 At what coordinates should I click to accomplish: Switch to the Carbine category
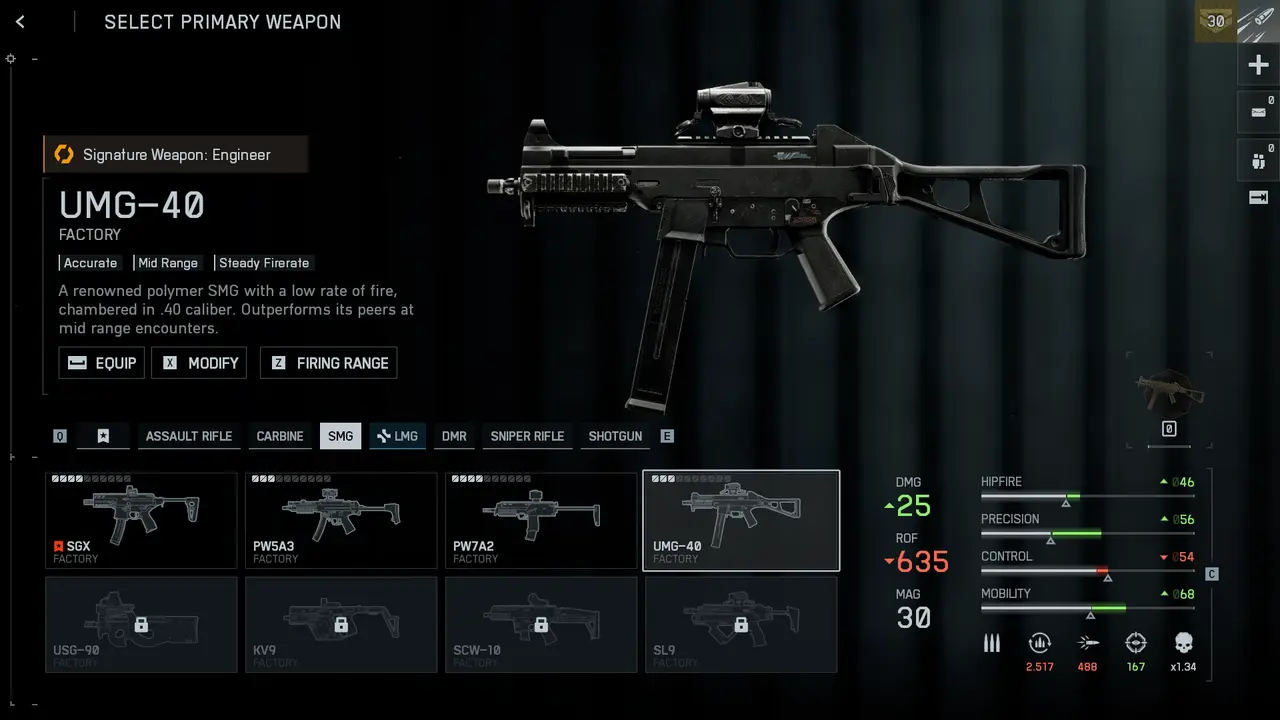point(280,436)
